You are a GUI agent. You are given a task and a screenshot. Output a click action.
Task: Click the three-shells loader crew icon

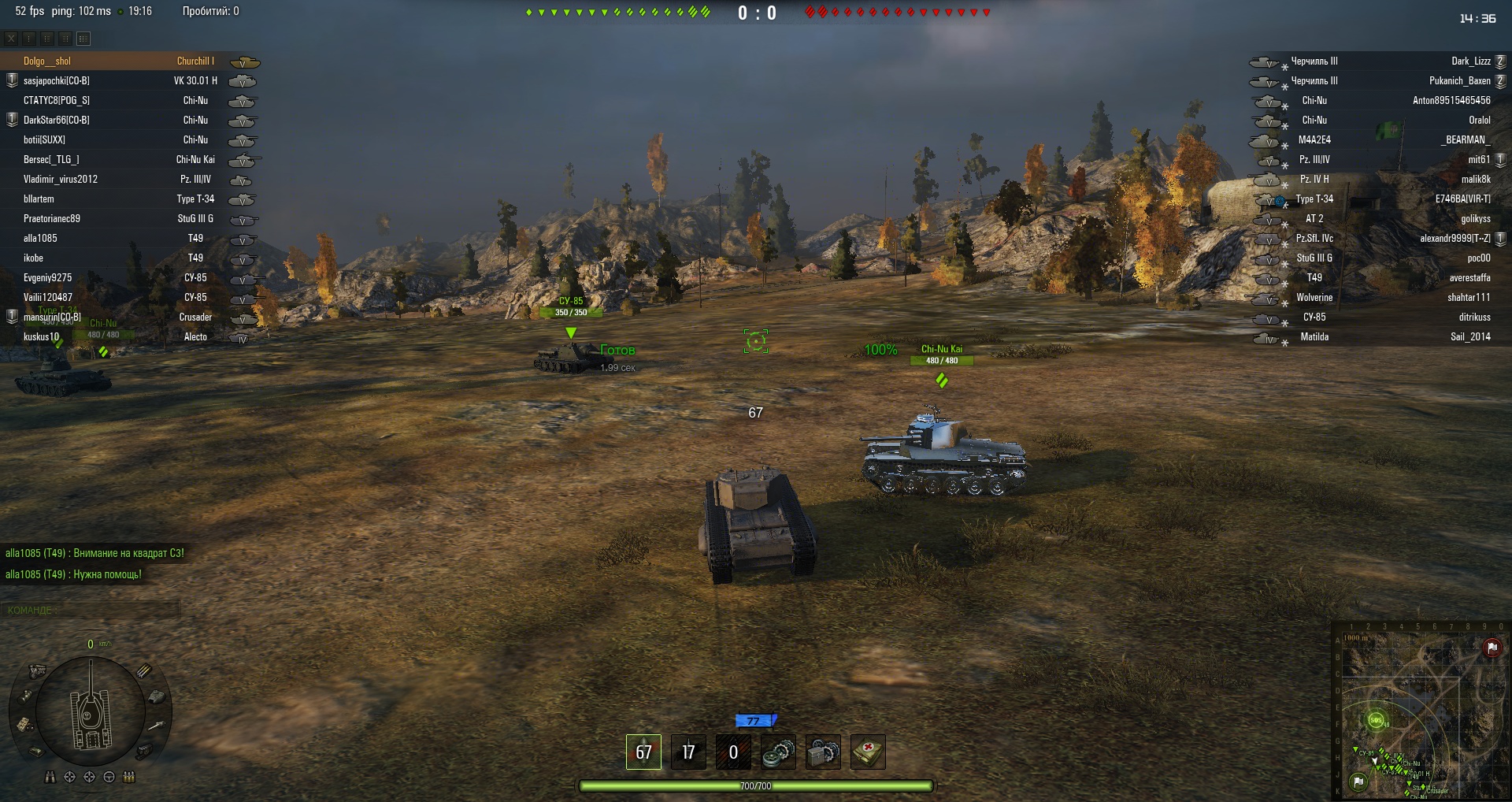[129, 777]
